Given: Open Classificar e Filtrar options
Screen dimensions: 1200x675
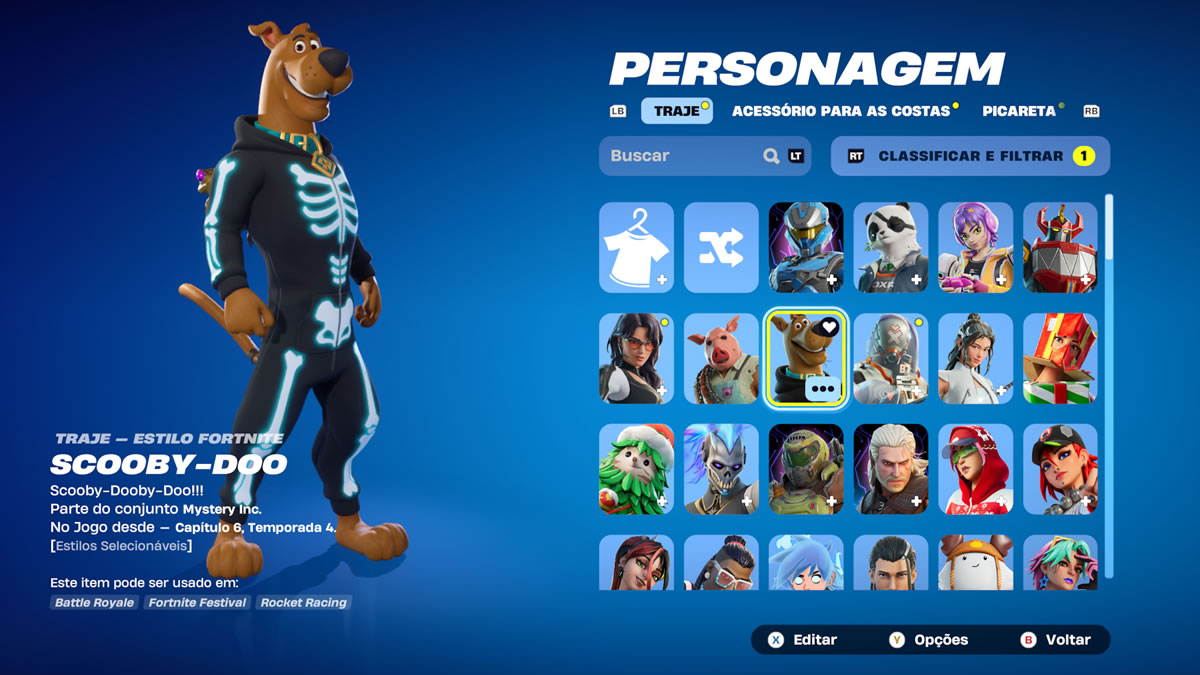Looking at the screenshot, I should point(970,156).
